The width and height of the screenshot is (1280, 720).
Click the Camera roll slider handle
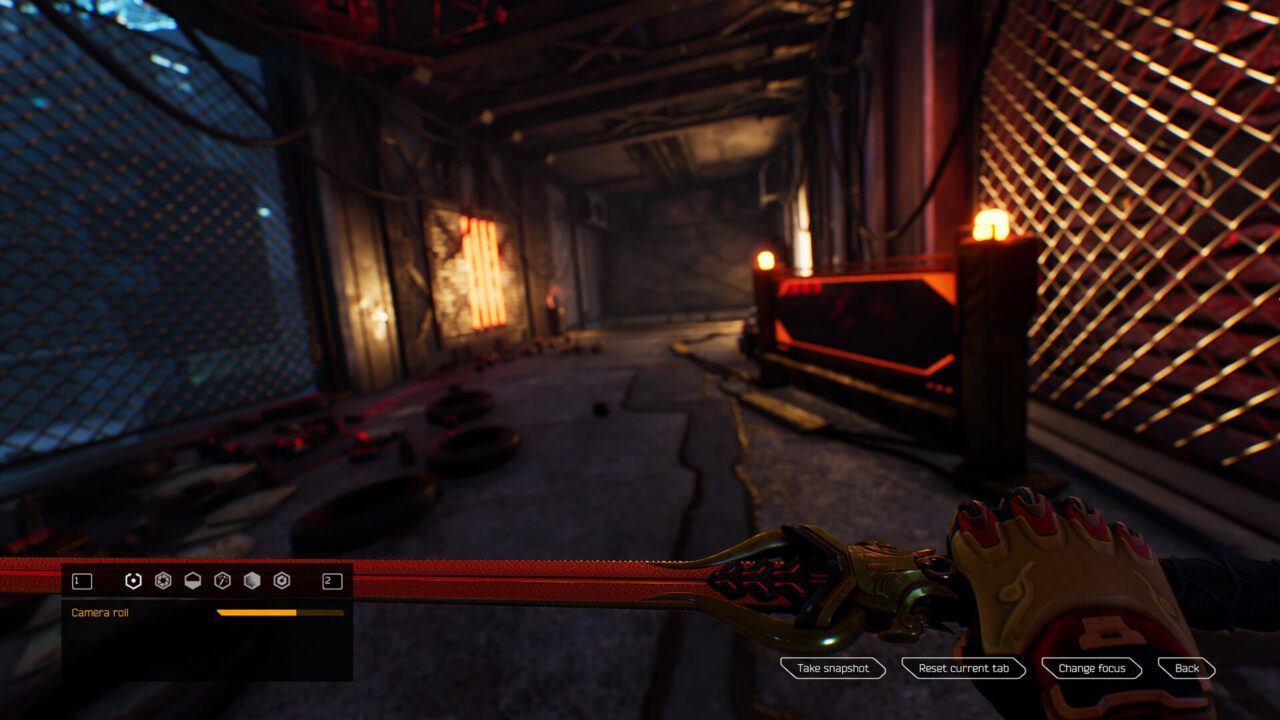[x=294, y=612]
